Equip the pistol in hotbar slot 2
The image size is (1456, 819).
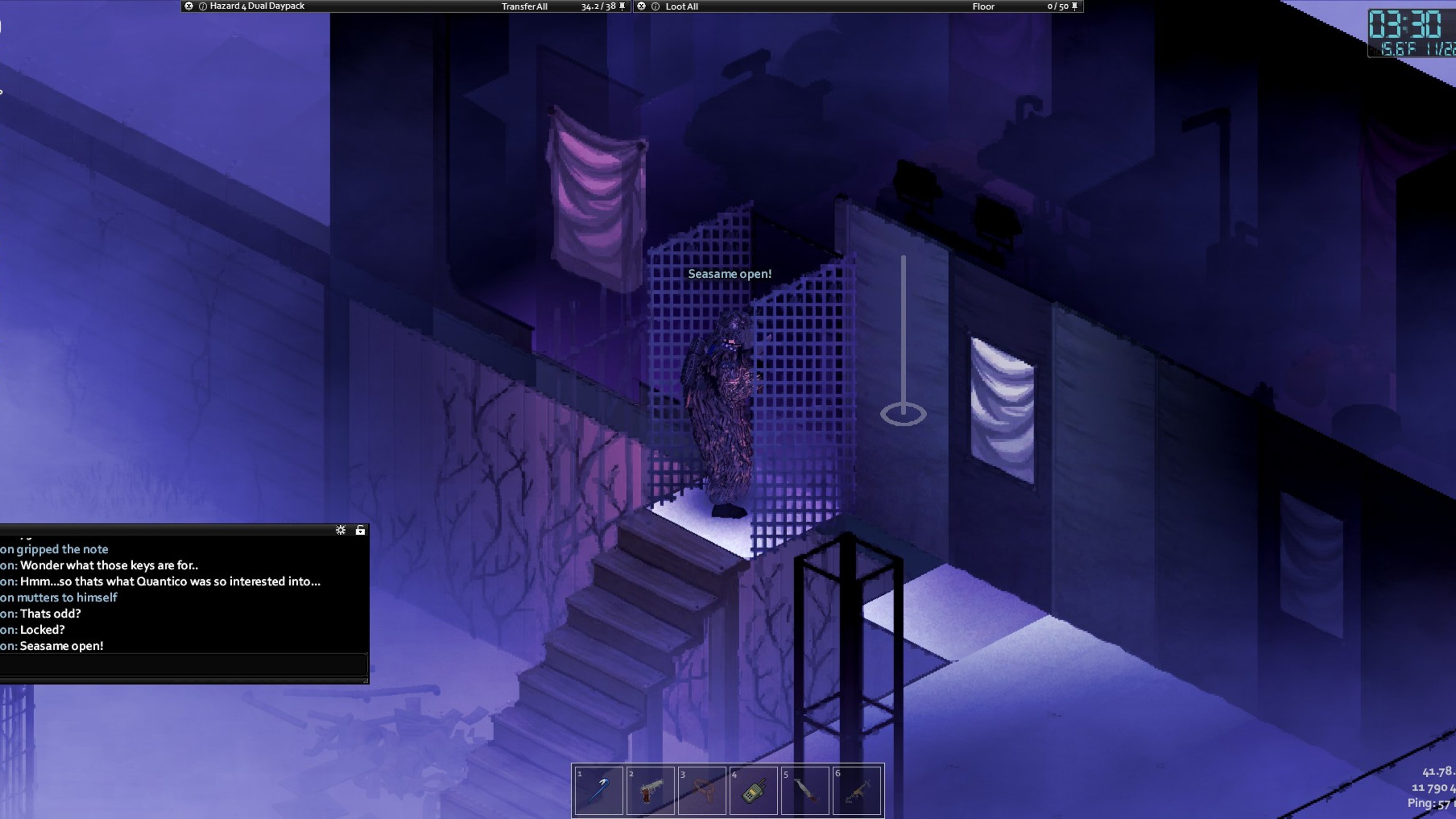650,790
